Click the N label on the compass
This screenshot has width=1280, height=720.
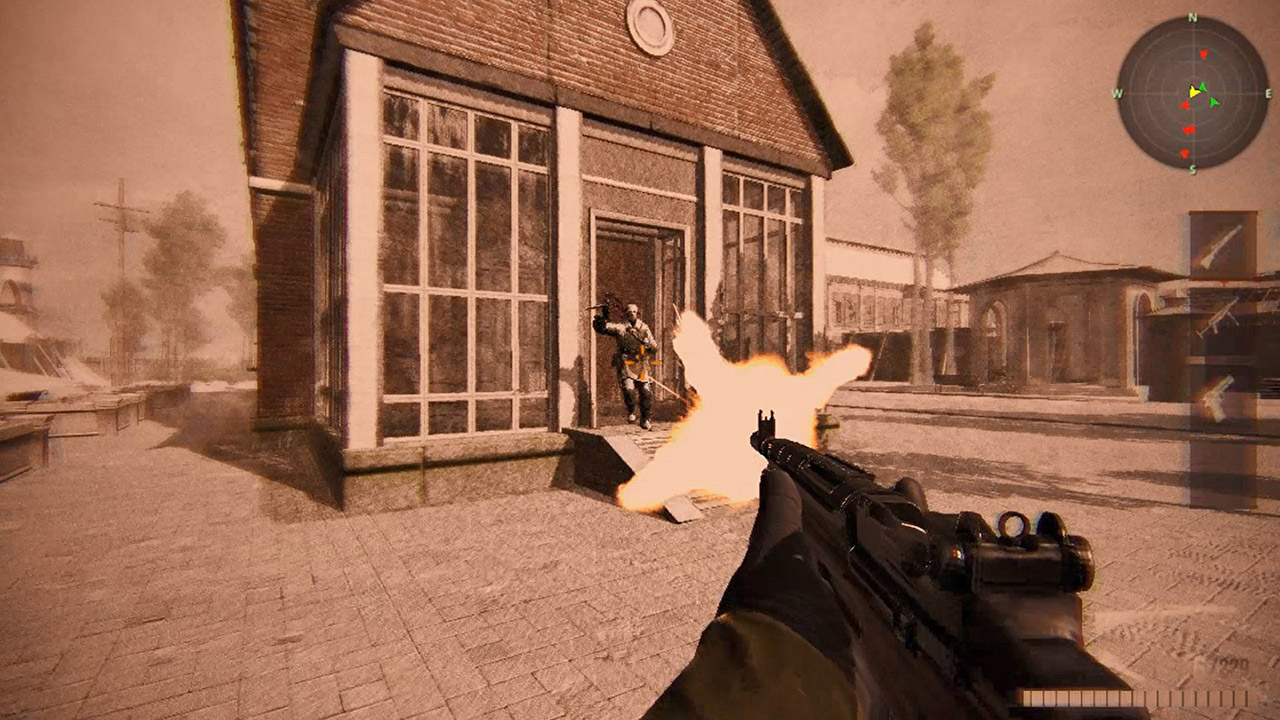pos(1192,16)
